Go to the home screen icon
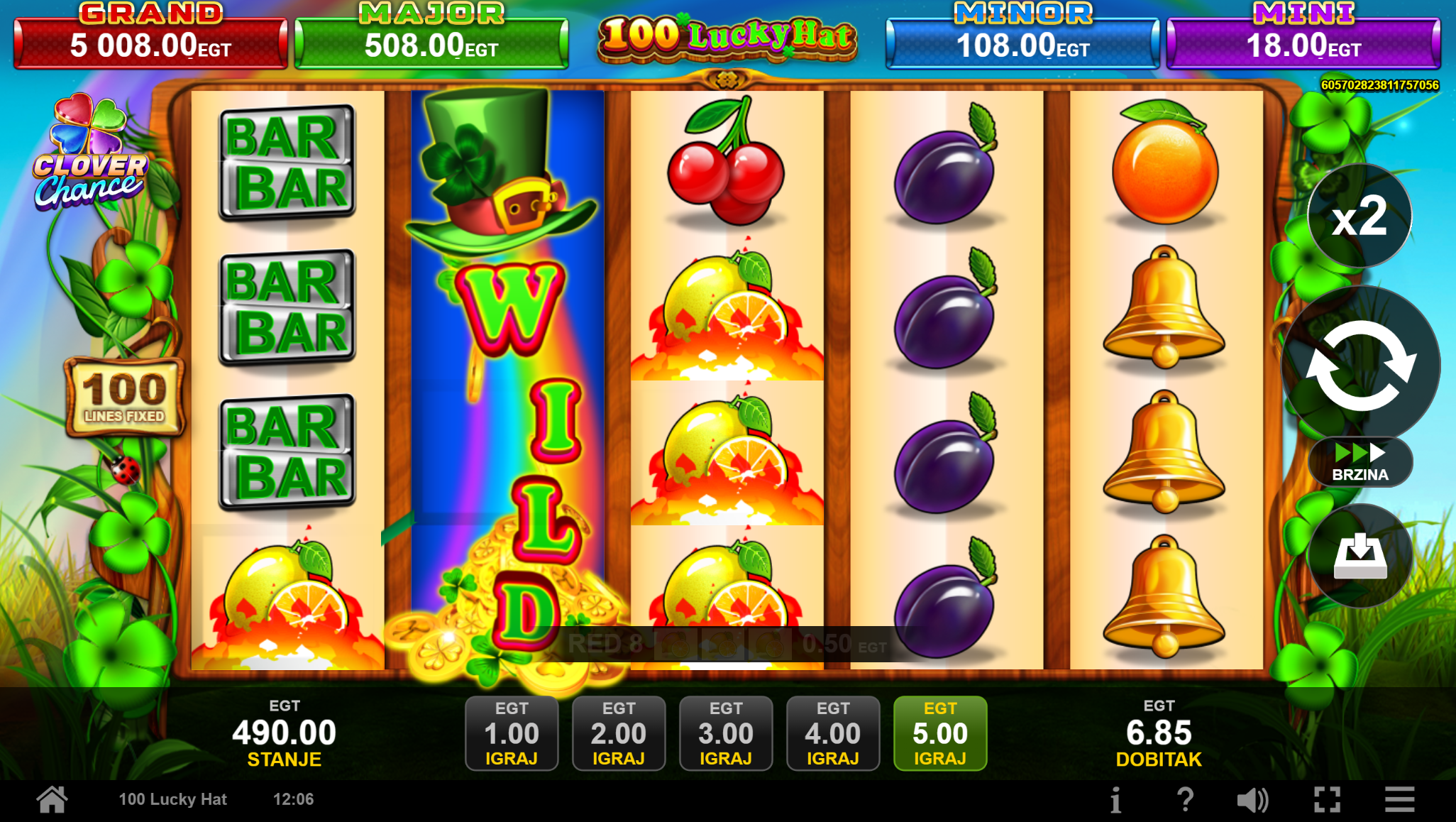1456x822 pixels. (53, 800)
